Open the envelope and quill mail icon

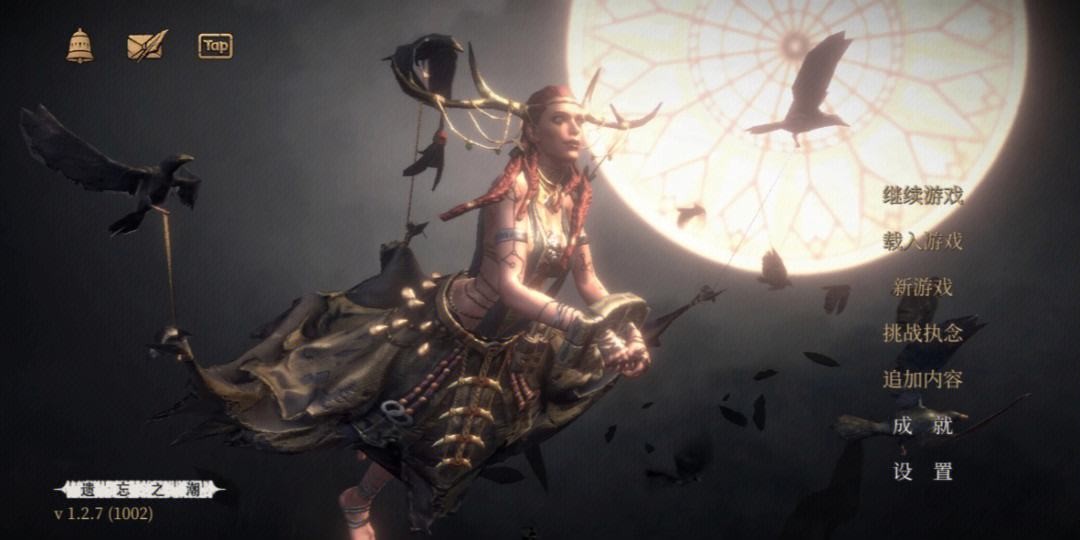[x=146, y=45]
